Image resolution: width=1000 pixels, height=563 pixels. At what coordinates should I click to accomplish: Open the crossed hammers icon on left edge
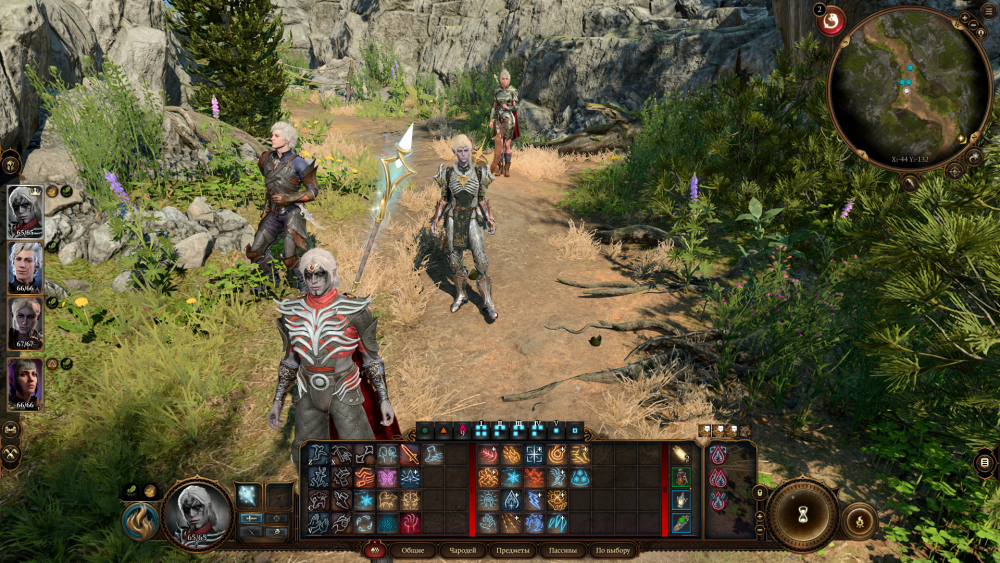pos(11,454)
